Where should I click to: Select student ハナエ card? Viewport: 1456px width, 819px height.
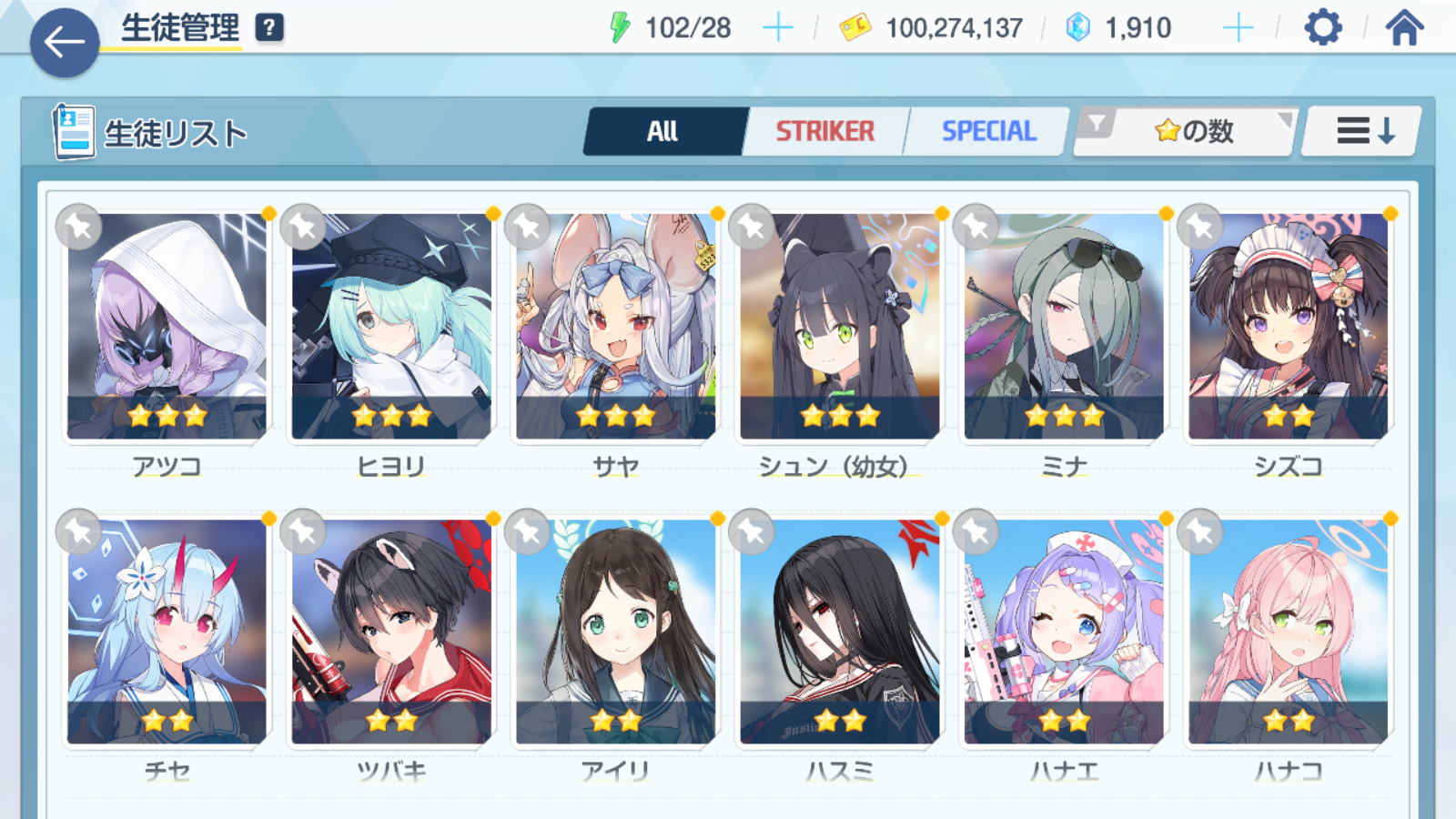coord(1064,632)
